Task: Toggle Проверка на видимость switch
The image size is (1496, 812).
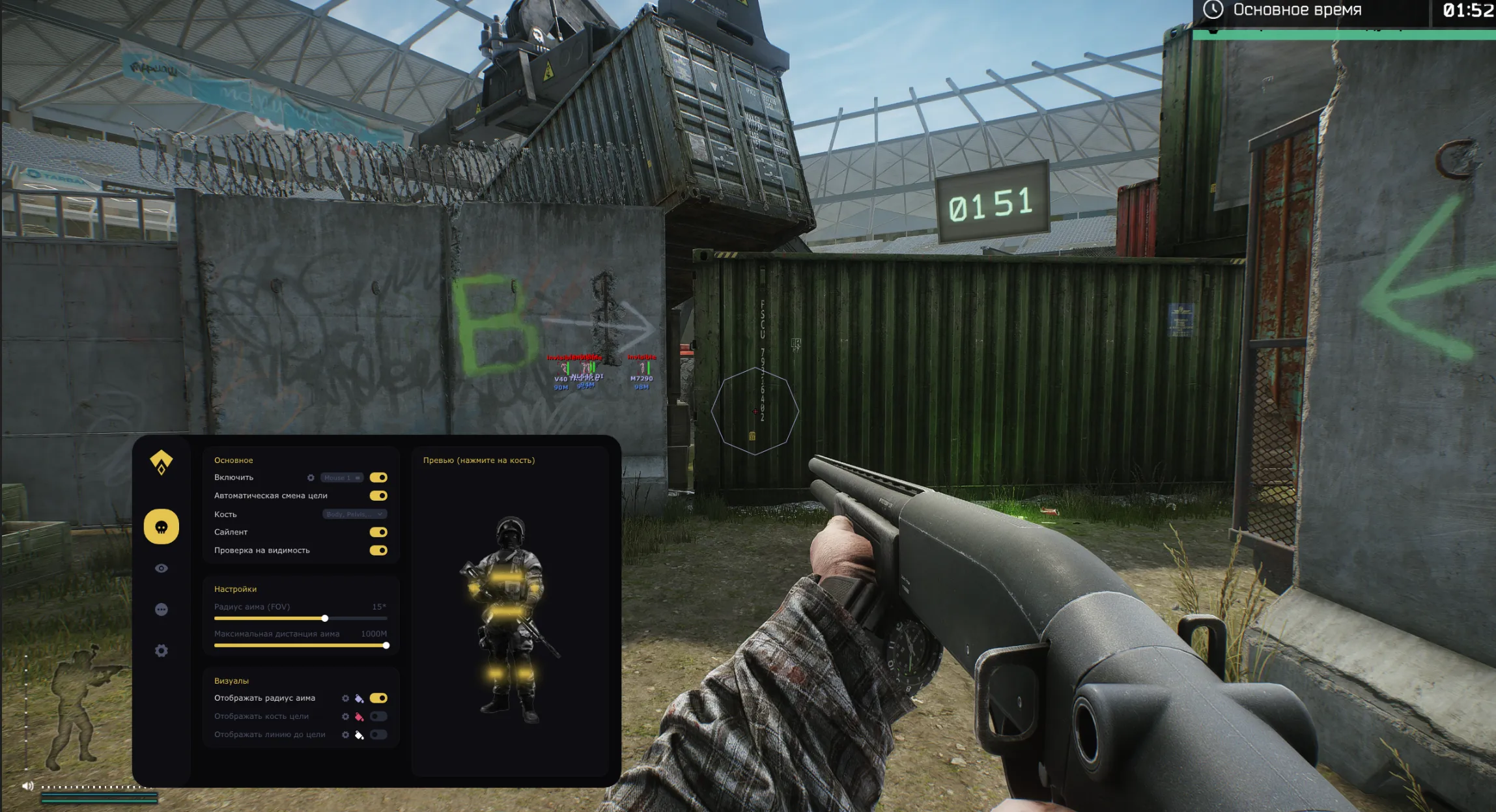Action: coord(378,550)
